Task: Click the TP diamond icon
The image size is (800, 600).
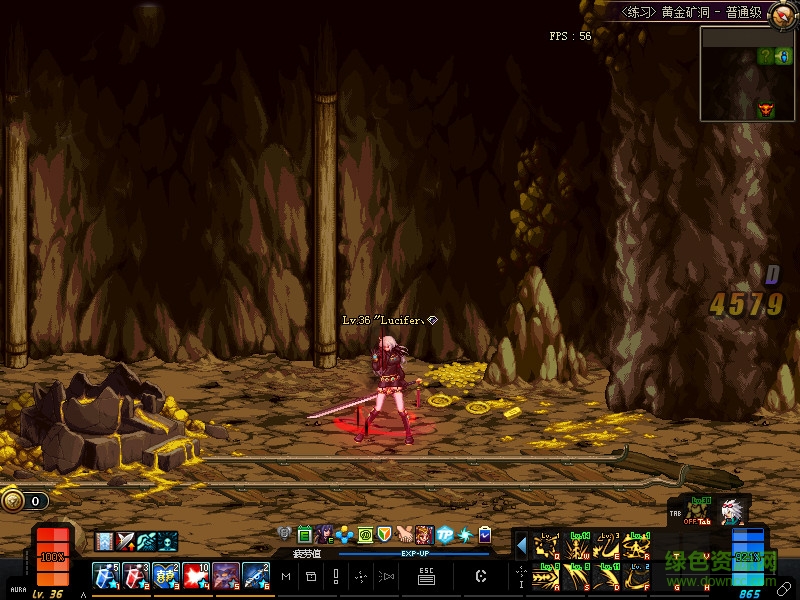Action: pos(446,535)
